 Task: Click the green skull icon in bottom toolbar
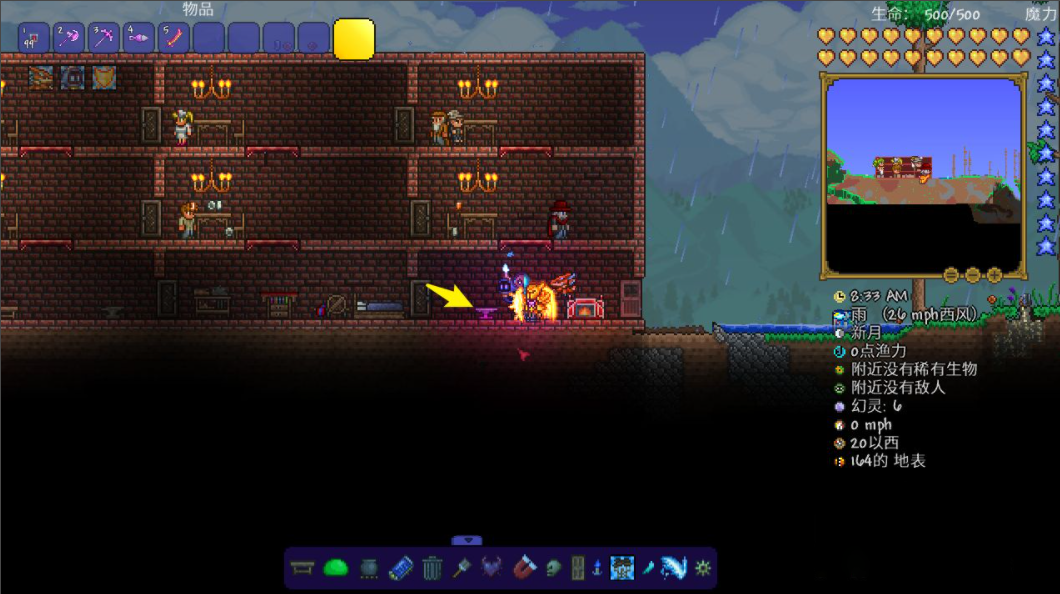coord(553,568)
